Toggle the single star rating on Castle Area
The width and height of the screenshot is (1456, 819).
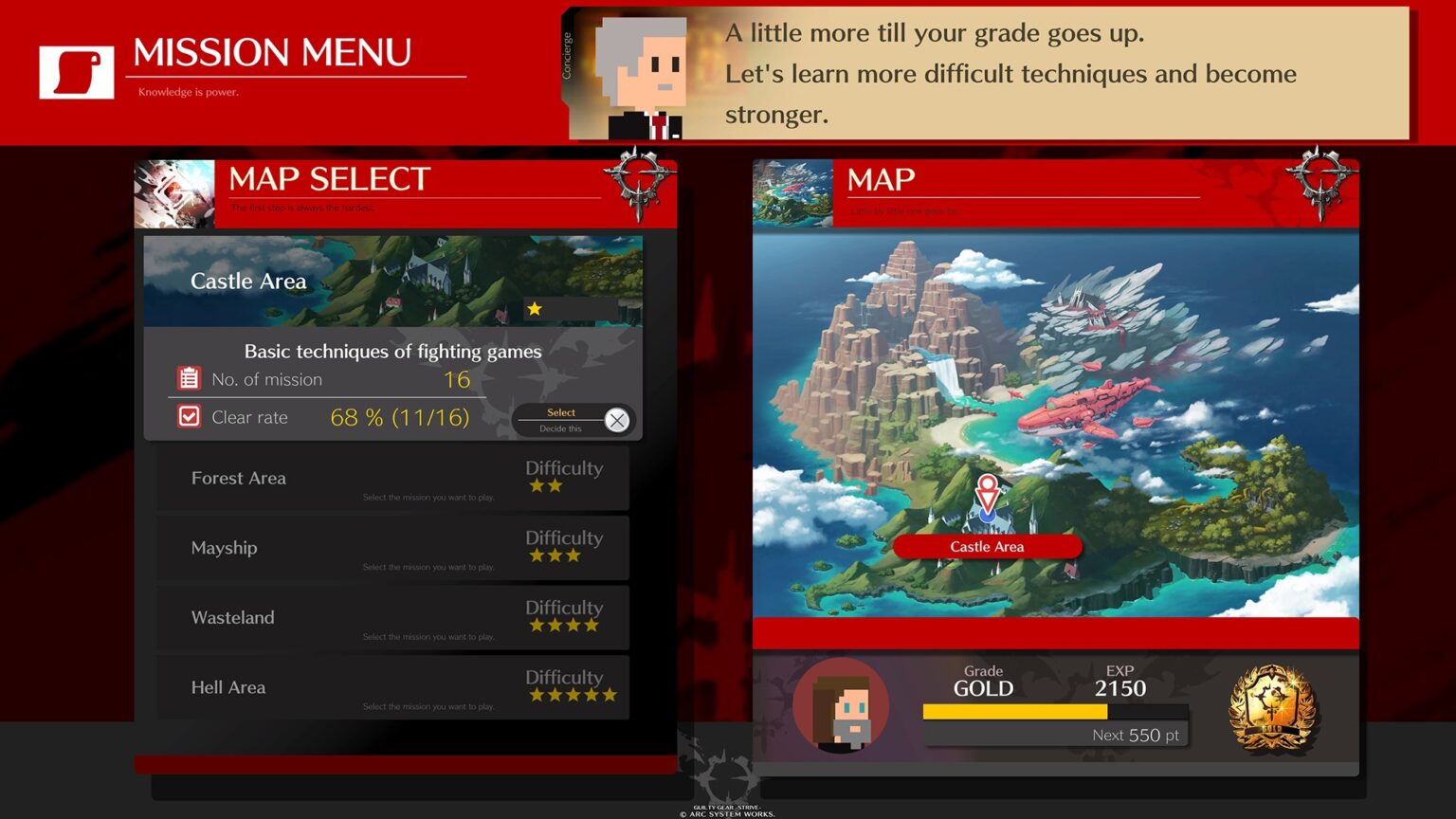[537, 308]
